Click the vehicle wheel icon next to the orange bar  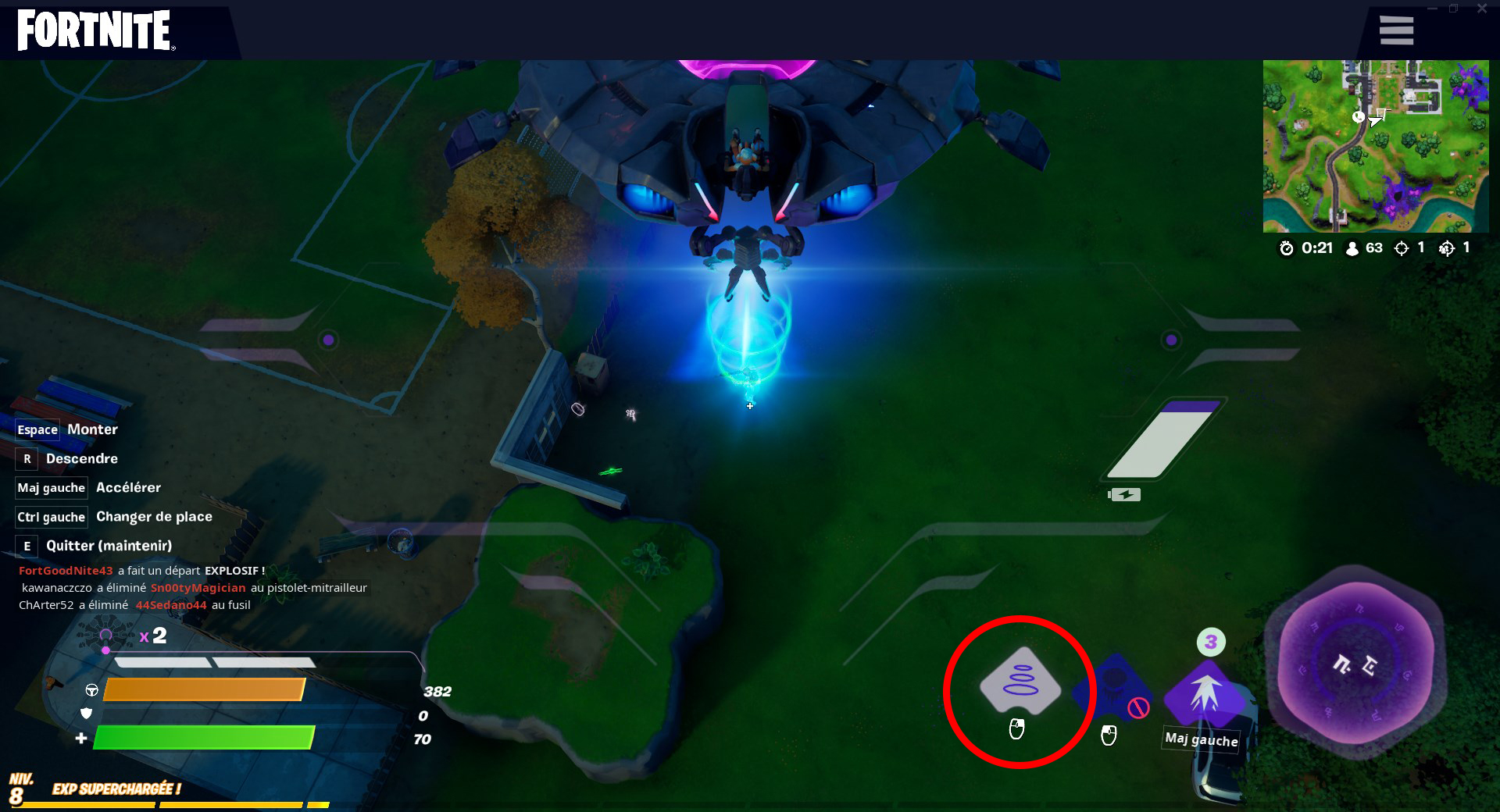(x=93, y=690)
